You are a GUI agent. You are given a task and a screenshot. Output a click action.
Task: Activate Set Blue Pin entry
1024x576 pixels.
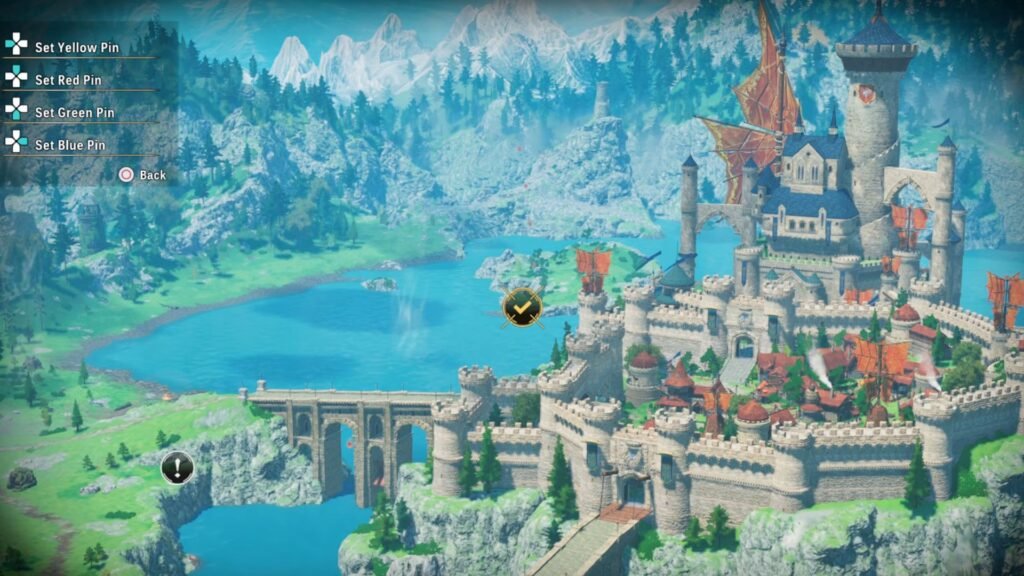pos(70,145)
